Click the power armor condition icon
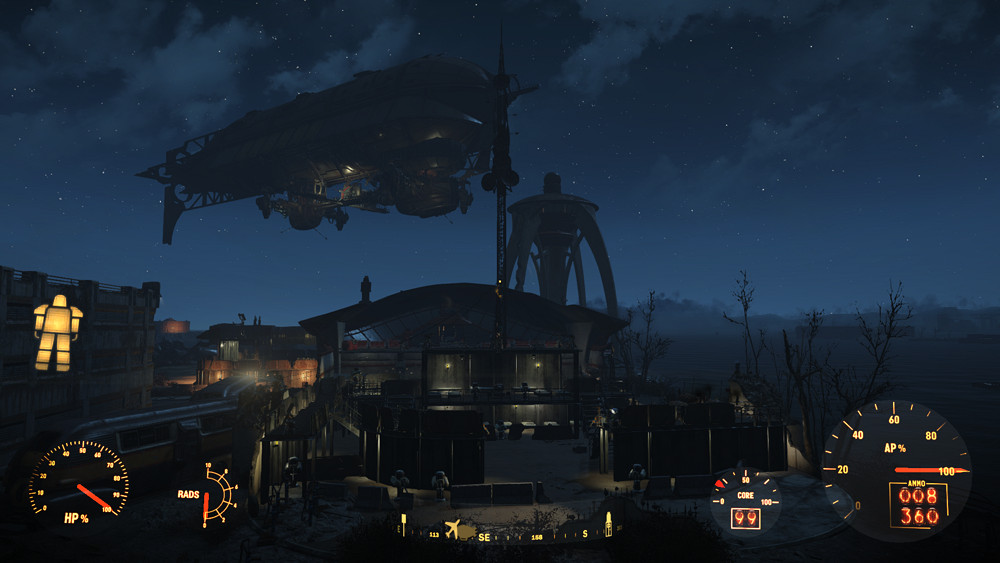Screen dimensions: 1000x563 pyautogui.click(x=58, y=333)
